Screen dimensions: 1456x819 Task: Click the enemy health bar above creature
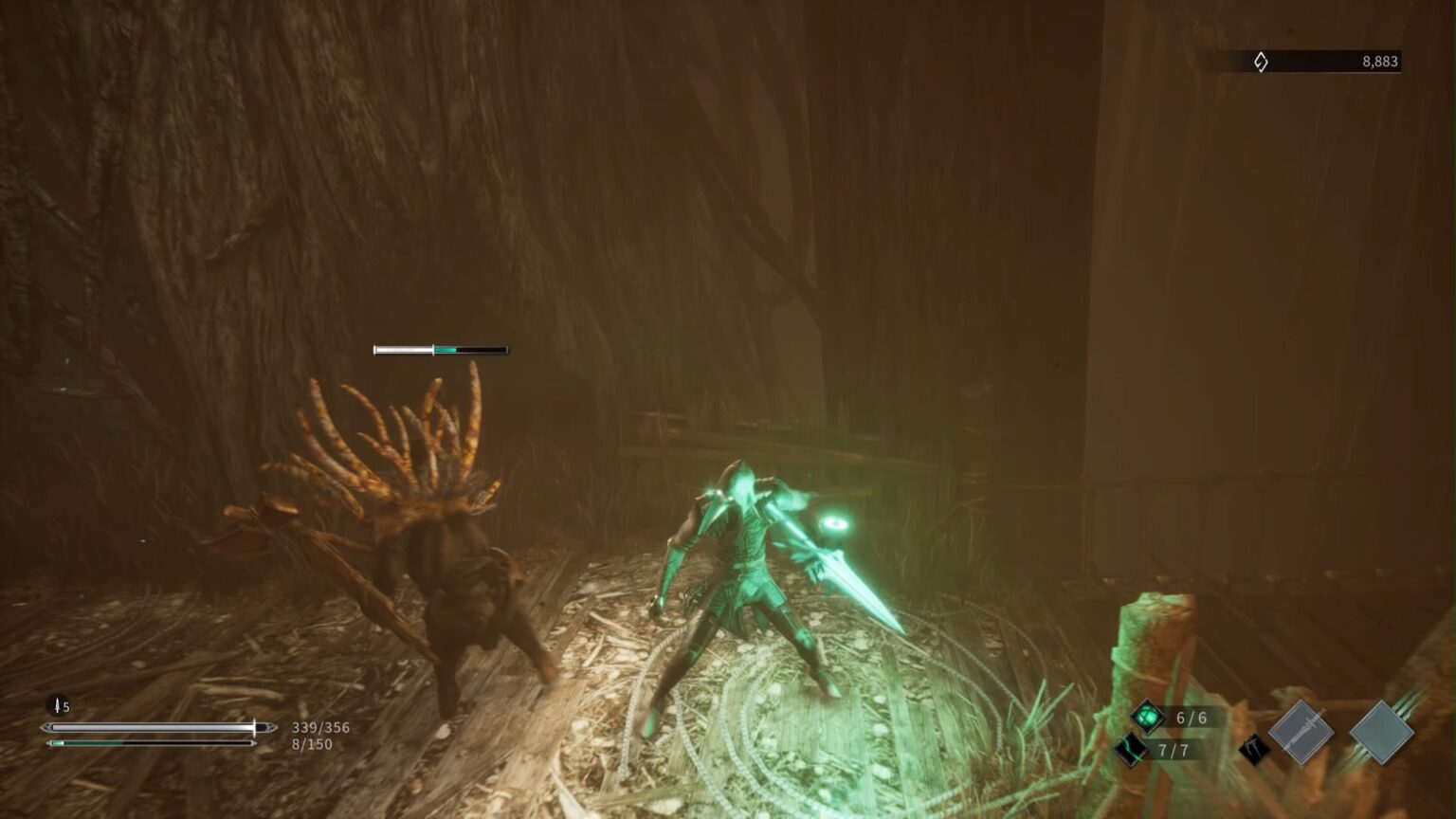coord(442,349)
